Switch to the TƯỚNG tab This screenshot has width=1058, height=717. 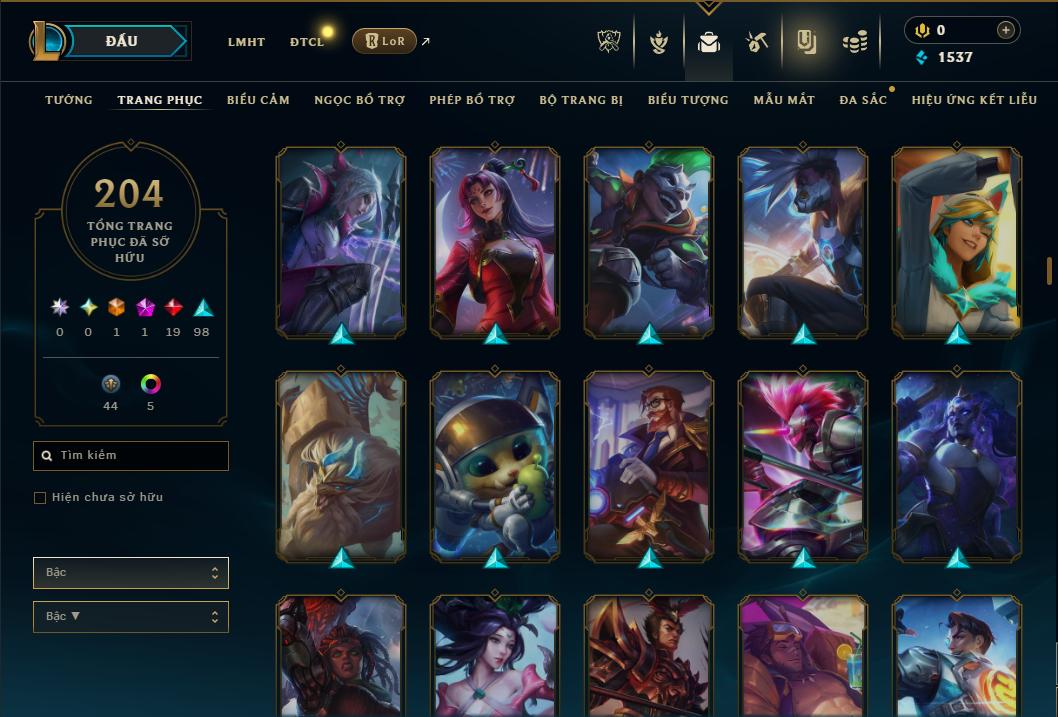pos(69,100)
